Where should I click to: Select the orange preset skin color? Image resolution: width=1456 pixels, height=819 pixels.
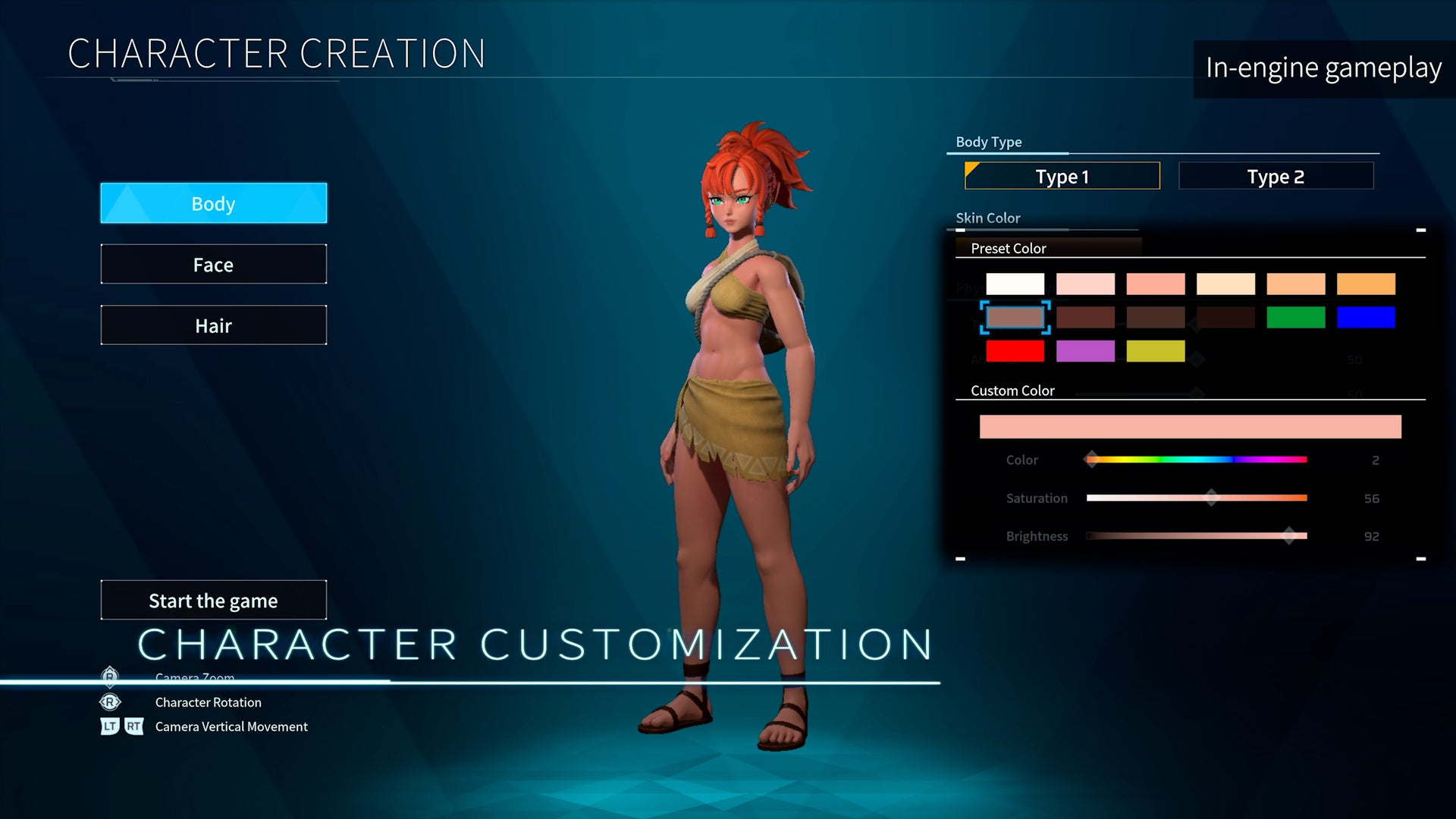tap(1366, 284)
